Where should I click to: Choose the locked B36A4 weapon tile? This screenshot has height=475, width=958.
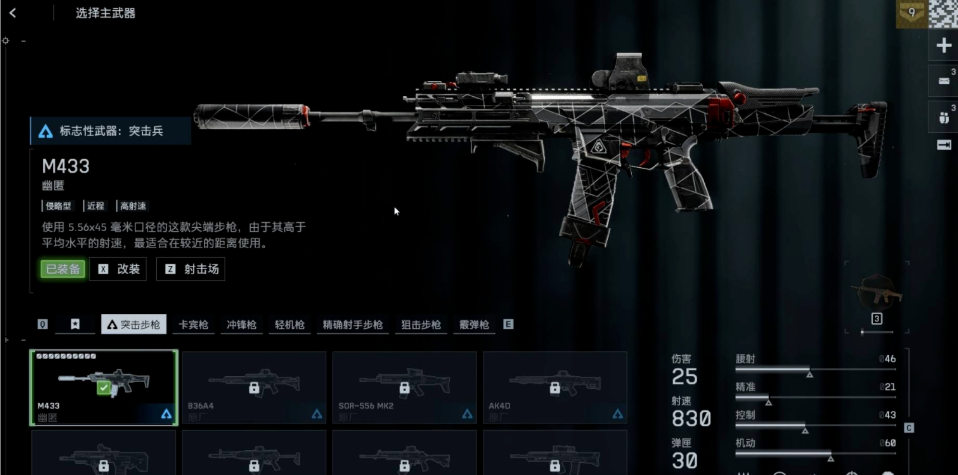click(x=254, y=388)
